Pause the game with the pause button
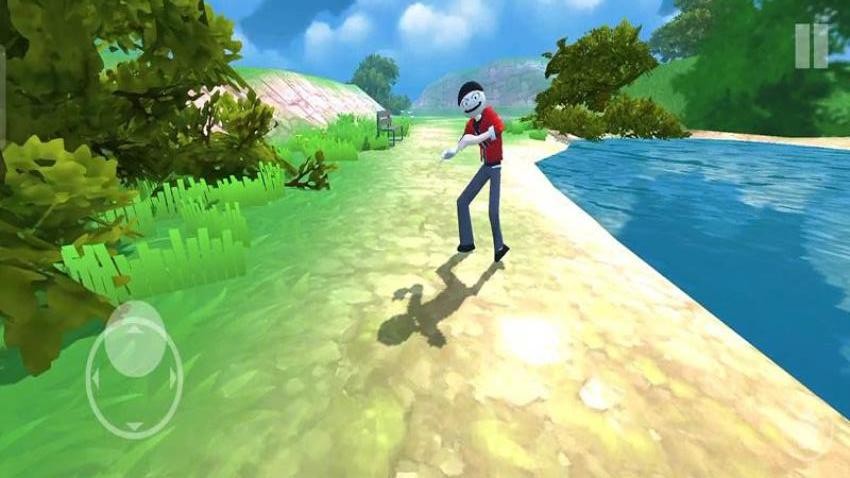Image resolution: width=850 pixels, height=478 pixels. [811, 46]
